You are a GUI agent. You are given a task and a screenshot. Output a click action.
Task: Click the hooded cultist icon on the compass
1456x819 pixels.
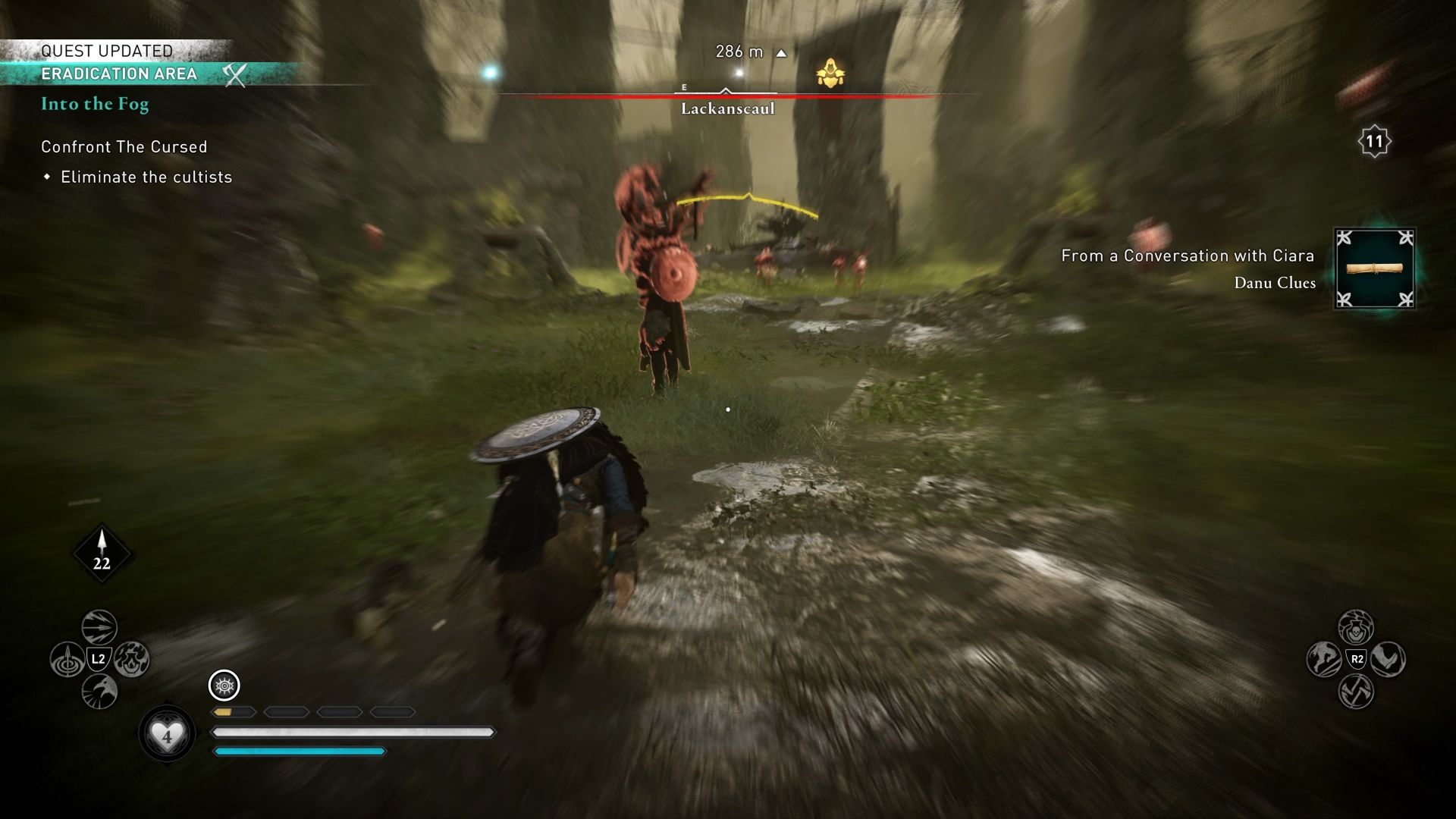(x=831, y=71)
